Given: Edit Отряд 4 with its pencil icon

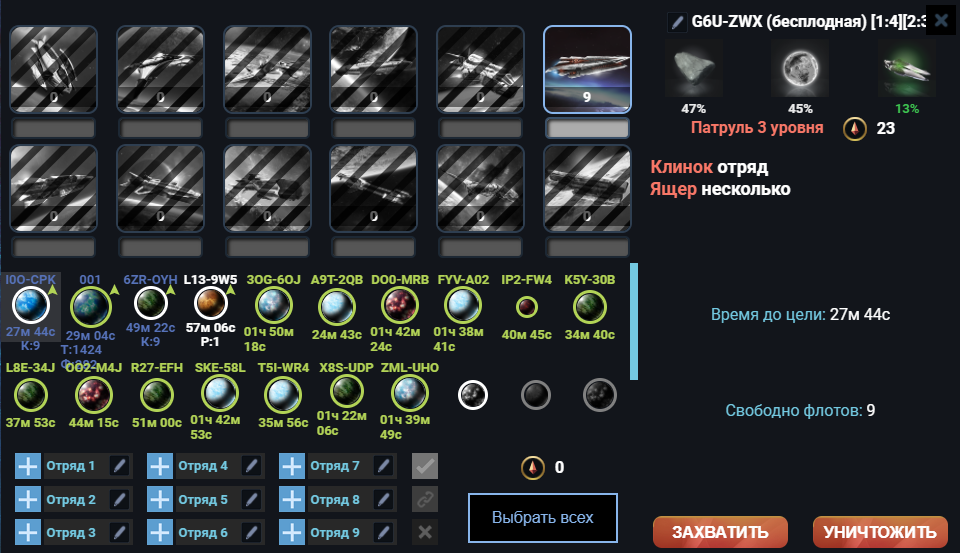Looking at the screenshot, I should click(x=251, y=466).
